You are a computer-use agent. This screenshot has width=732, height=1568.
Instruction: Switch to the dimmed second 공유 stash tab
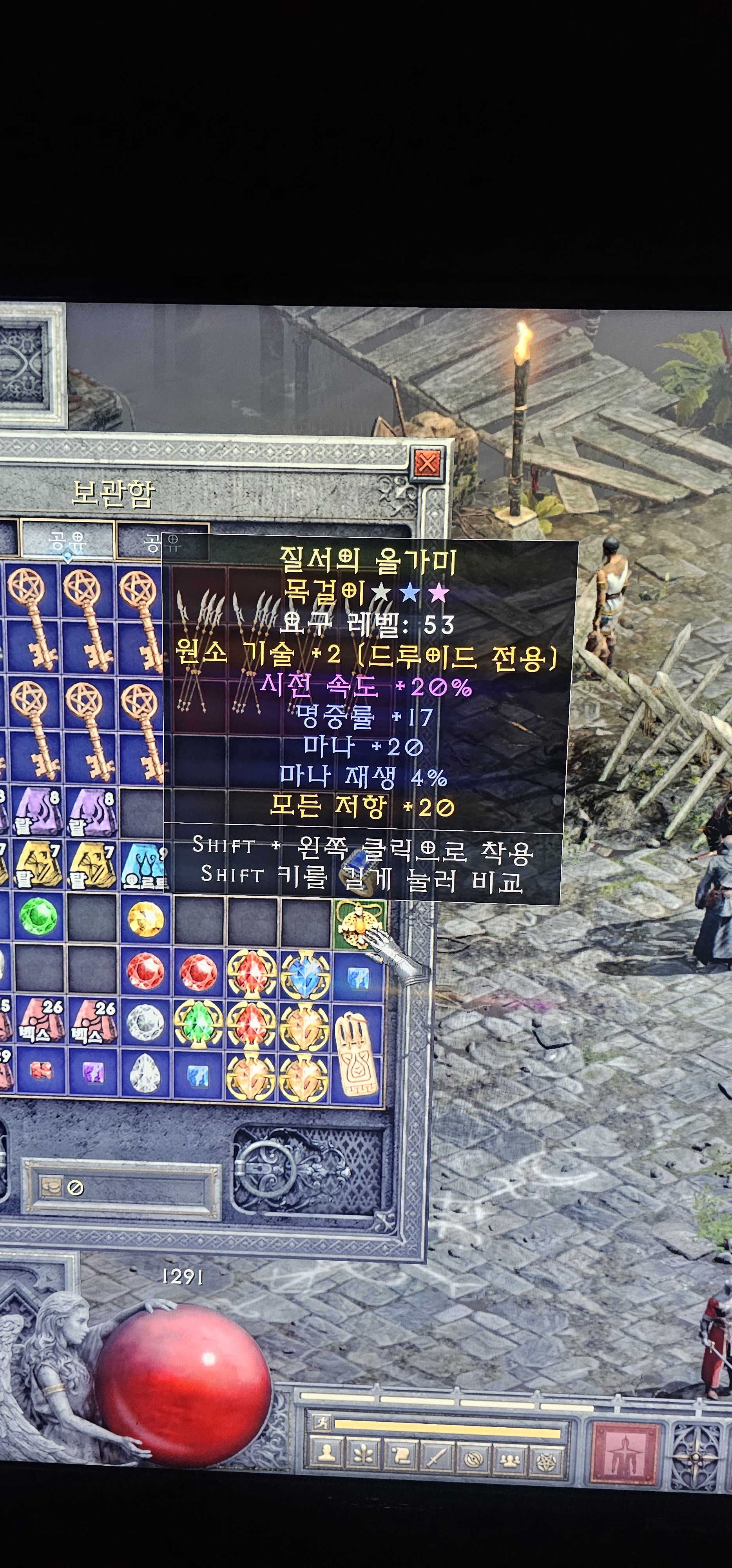[x=163, y=541]
